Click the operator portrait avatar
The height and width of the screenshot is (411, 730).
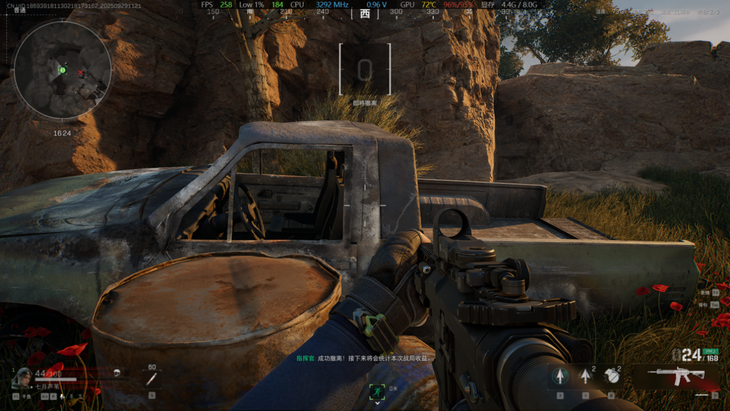pyautogui.click(x=21, y=379)
